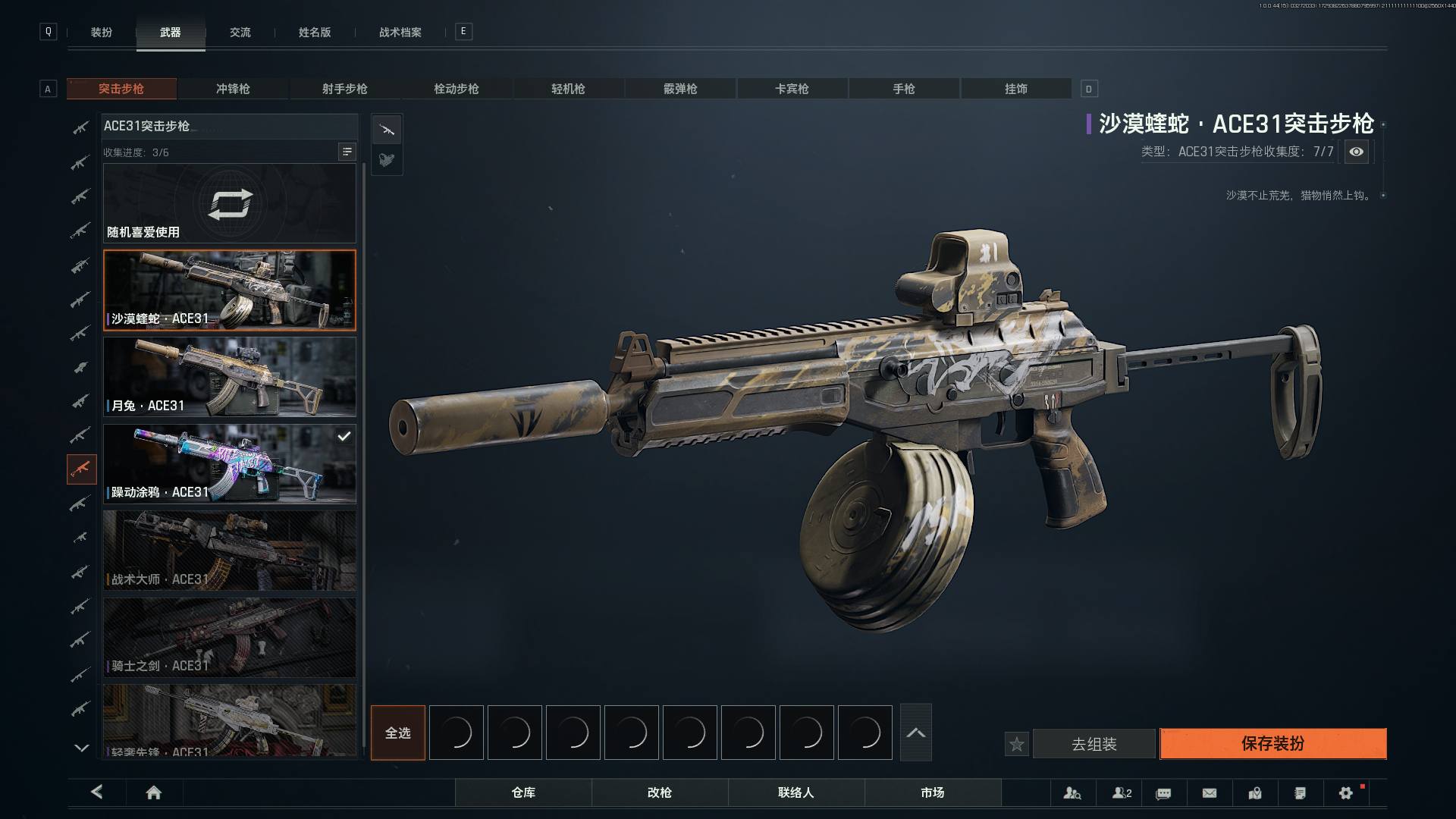The height and width of the screenshot is (819, 1456).
Task: Pick the 战术大师·ACE31 skin
Action: point(230,551)
